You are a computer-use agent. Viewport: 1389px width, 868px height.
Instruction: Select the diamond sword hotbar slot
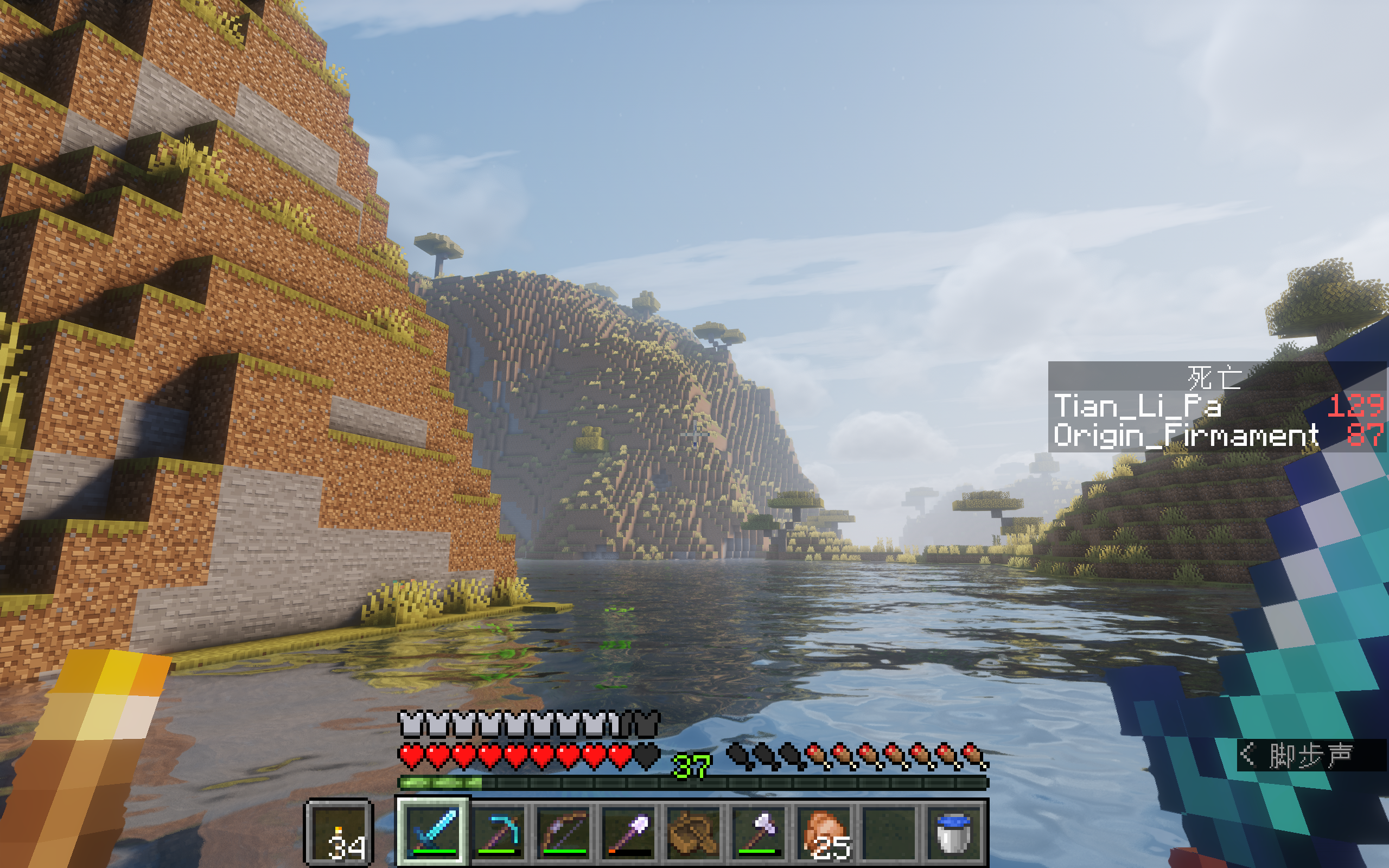(x=434, y=831)
